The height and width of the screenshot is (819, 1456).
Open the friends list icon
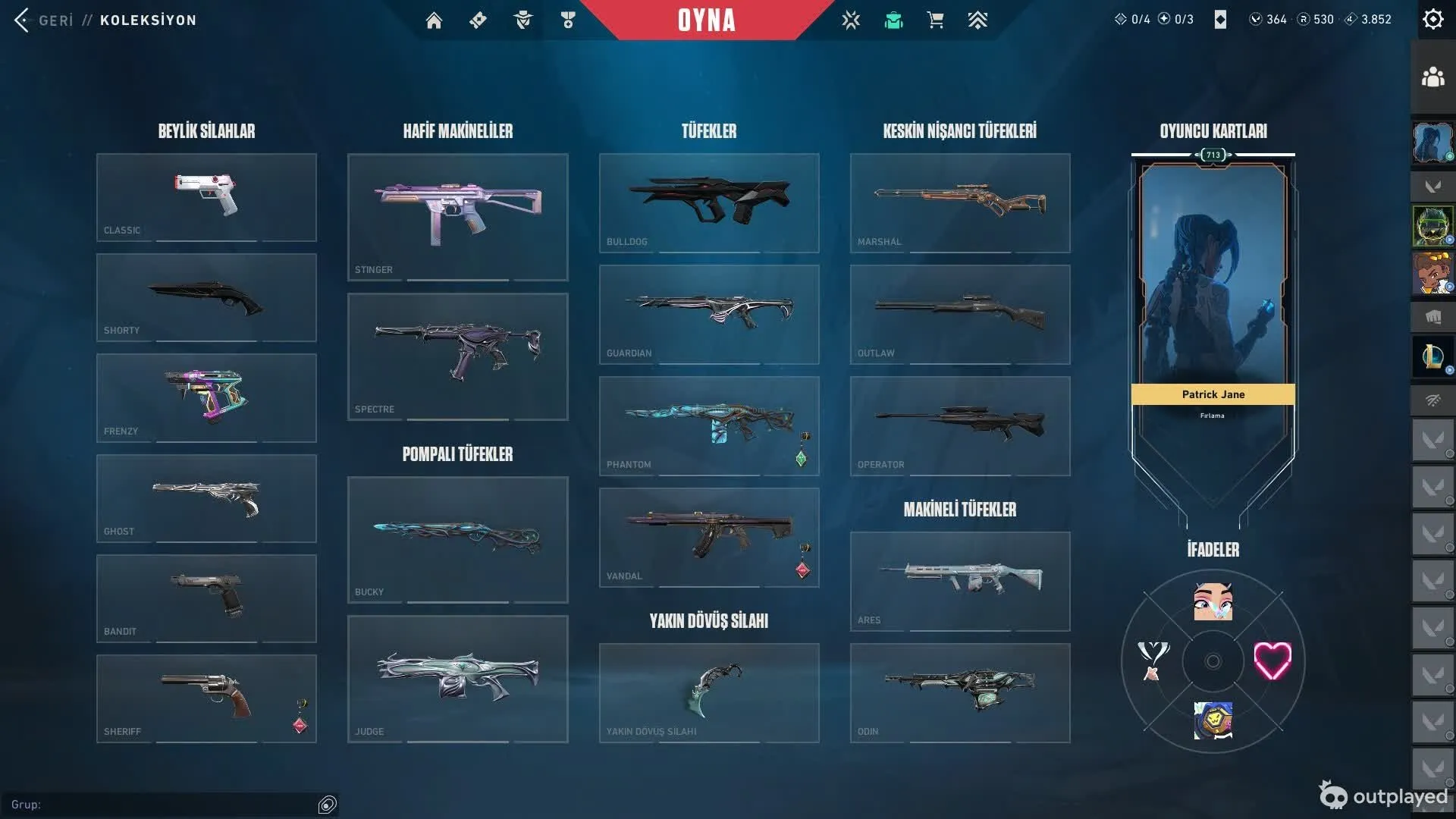tap(1432, 77)
